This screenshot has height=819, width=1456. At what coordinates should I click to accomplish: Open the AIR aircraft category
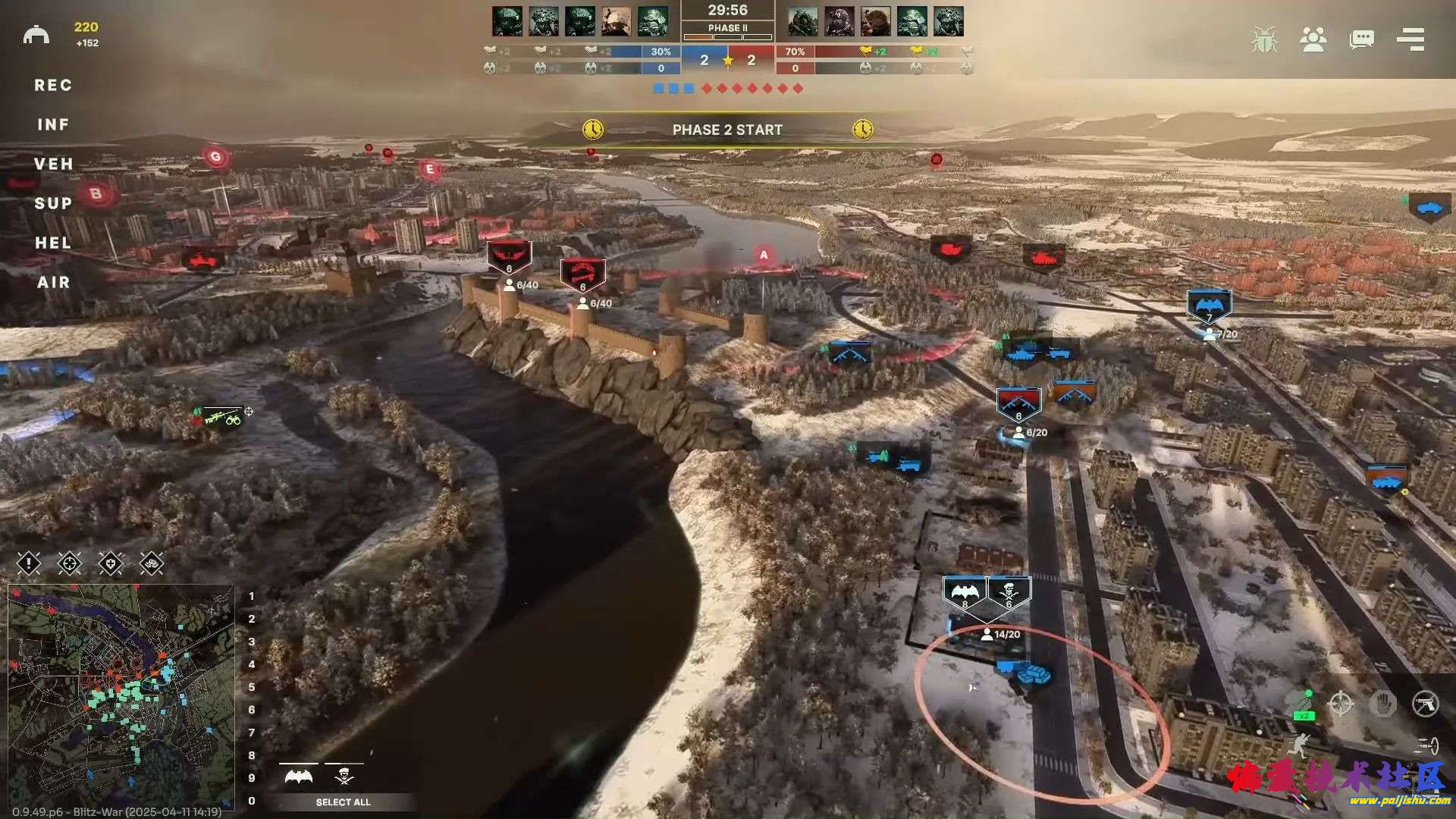coord(53,283)
